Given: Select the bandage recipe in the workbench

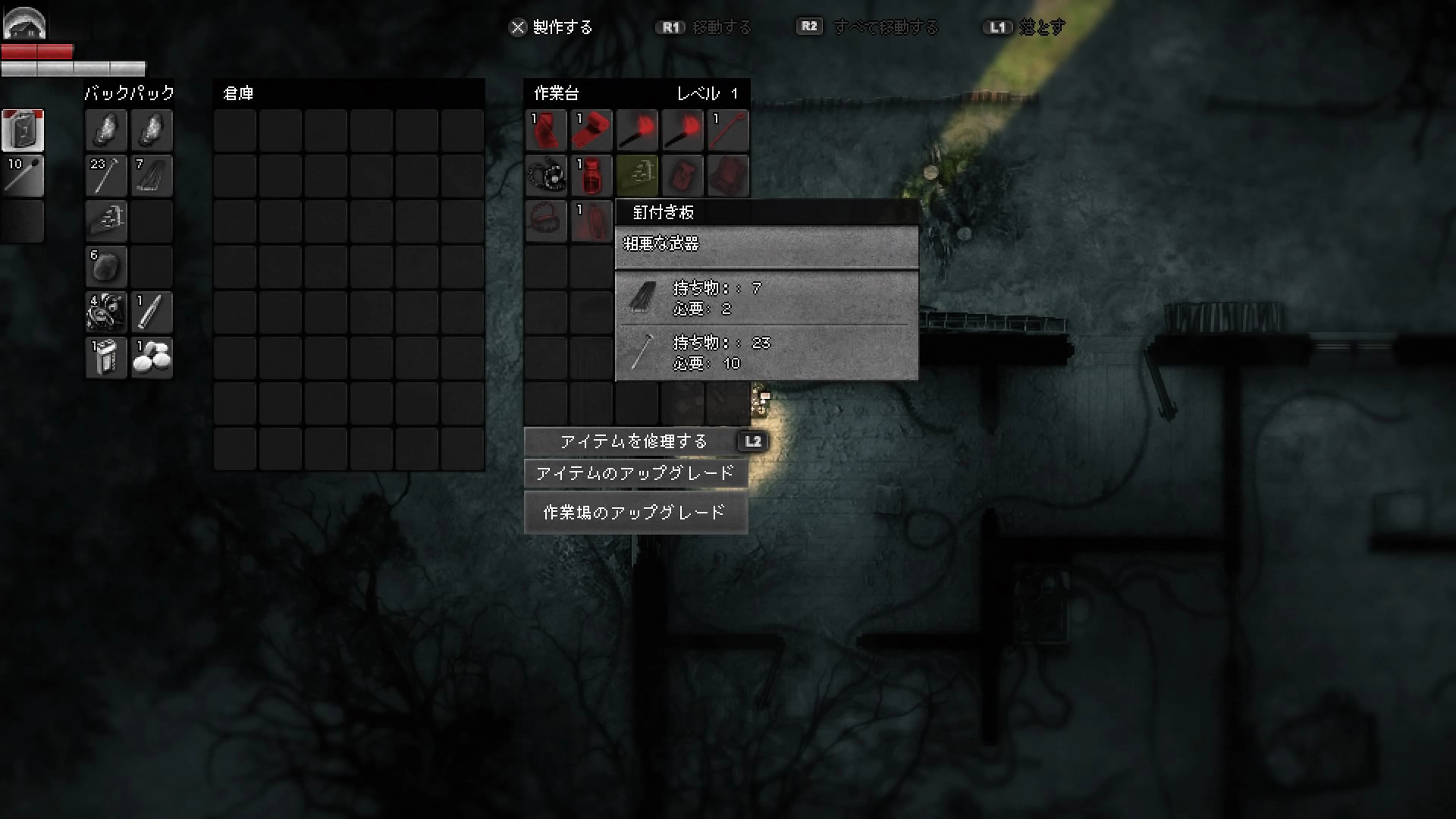Looking at the screenshot, I should point(591,130).
